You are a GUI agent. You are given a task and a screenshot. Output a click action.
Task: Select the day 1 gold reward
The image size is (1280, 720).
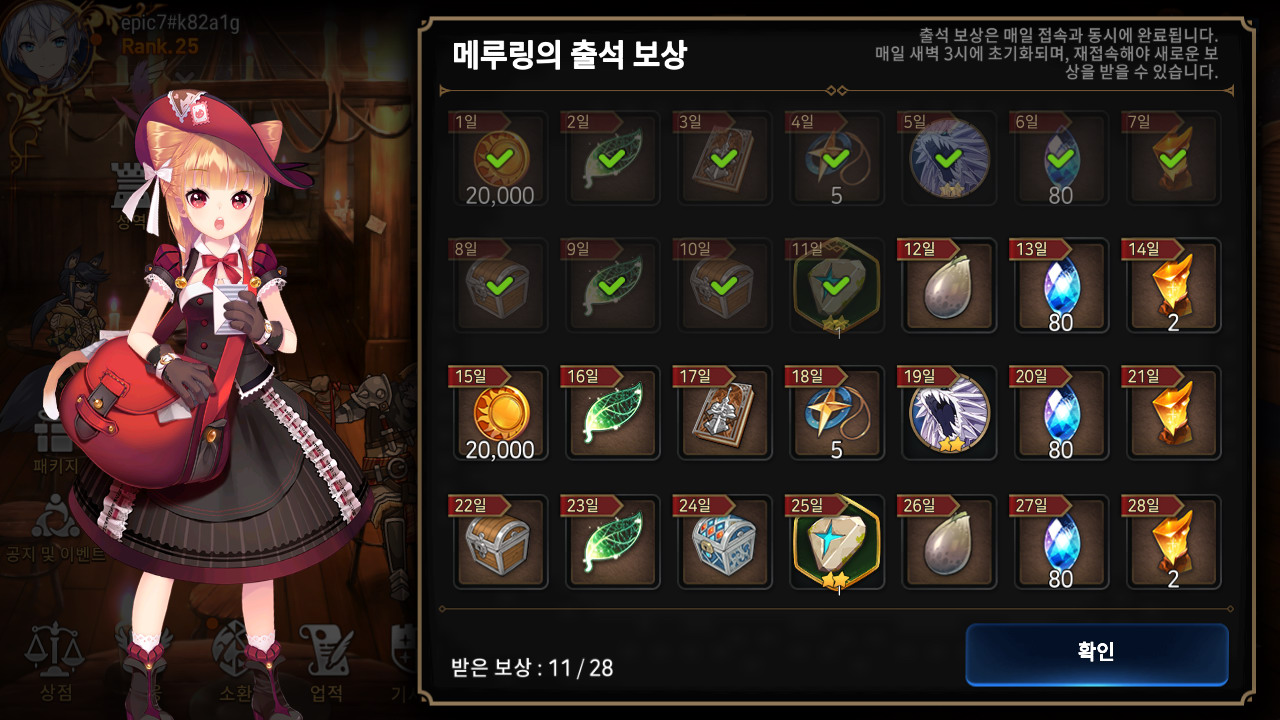500,159
